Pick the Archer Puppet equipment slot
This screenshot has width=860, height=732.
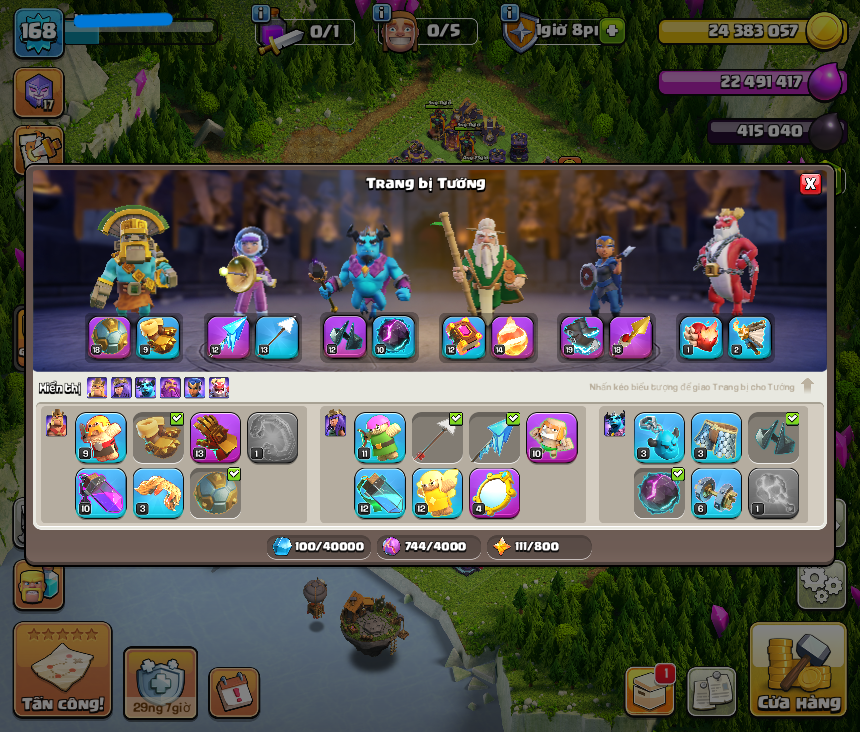[x=380, y=438]
